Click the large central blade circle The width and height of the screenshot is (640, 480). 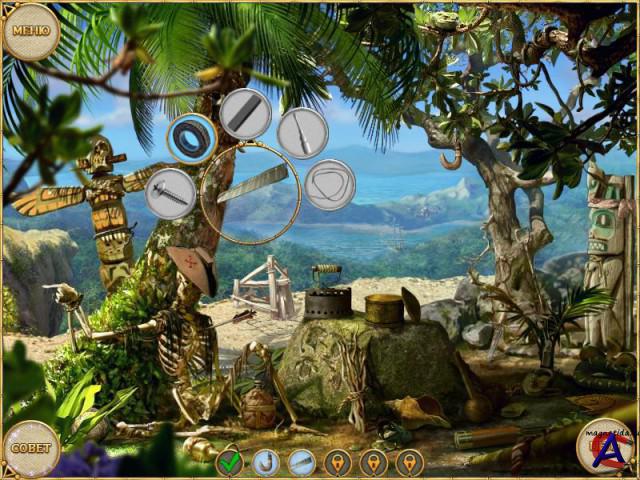point(251,193)
